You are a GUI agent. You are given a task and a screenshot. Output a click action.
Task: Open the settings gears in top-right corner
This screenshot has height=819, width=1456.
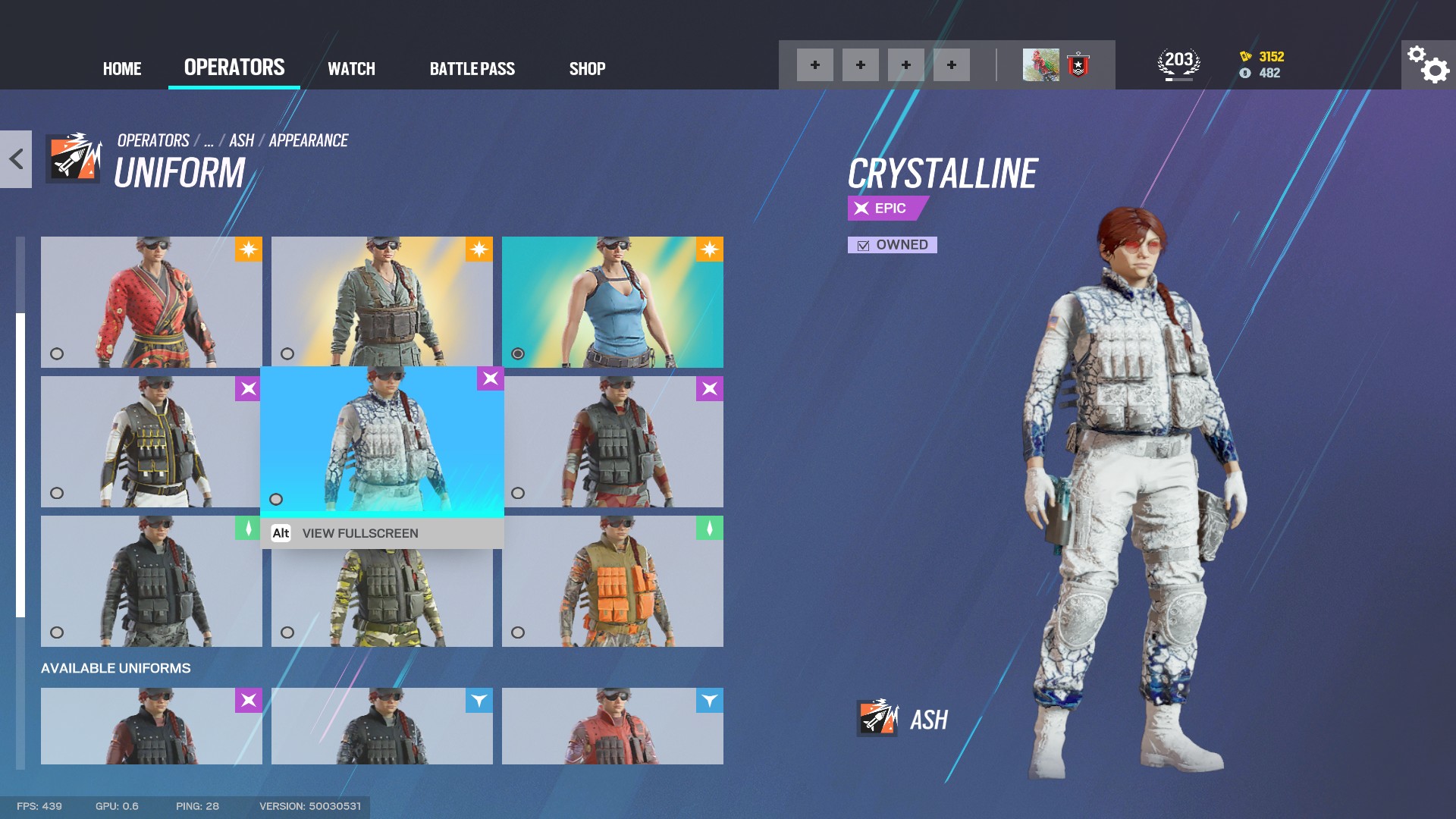pyautogui.click(x=1425, y=67)
